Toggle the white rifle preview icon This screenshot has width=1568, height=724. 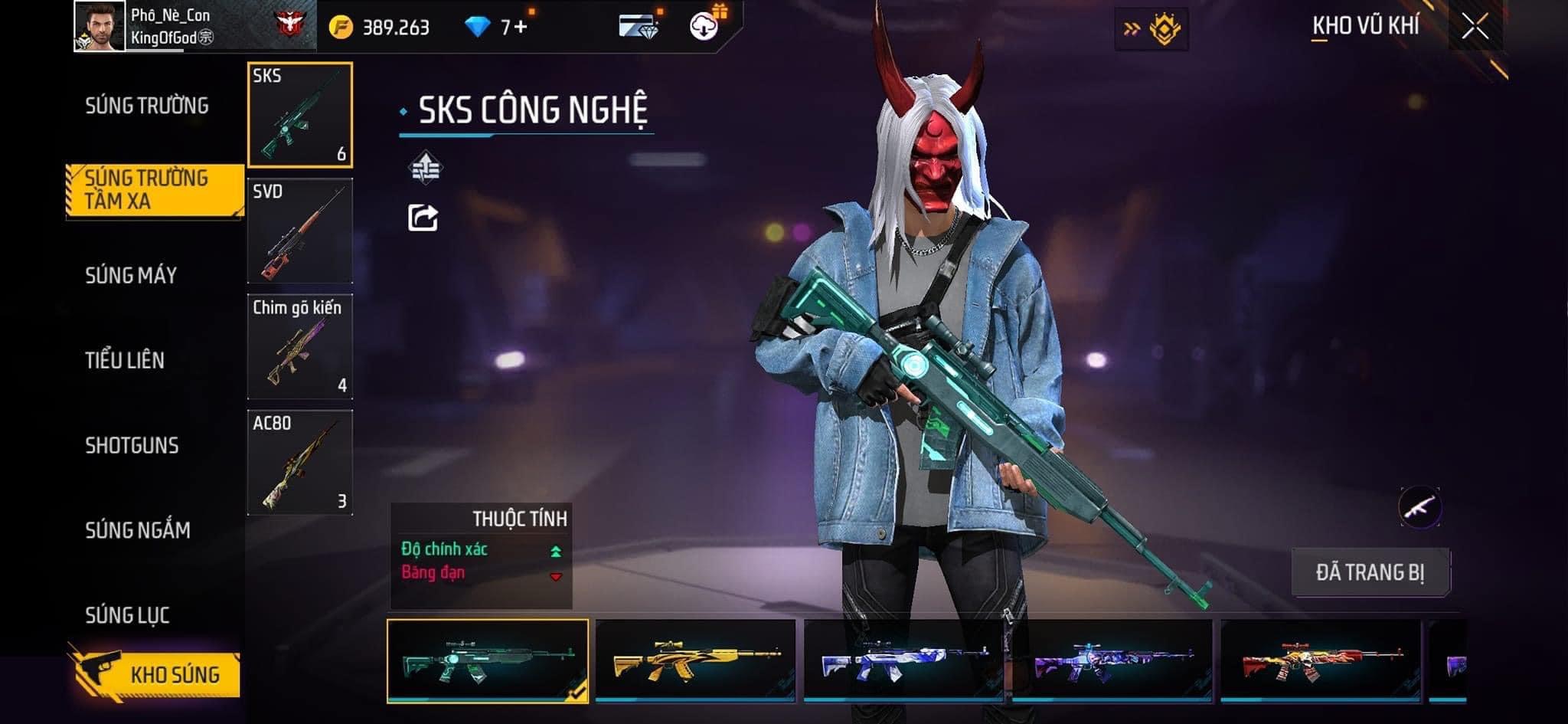(1419, 507)
